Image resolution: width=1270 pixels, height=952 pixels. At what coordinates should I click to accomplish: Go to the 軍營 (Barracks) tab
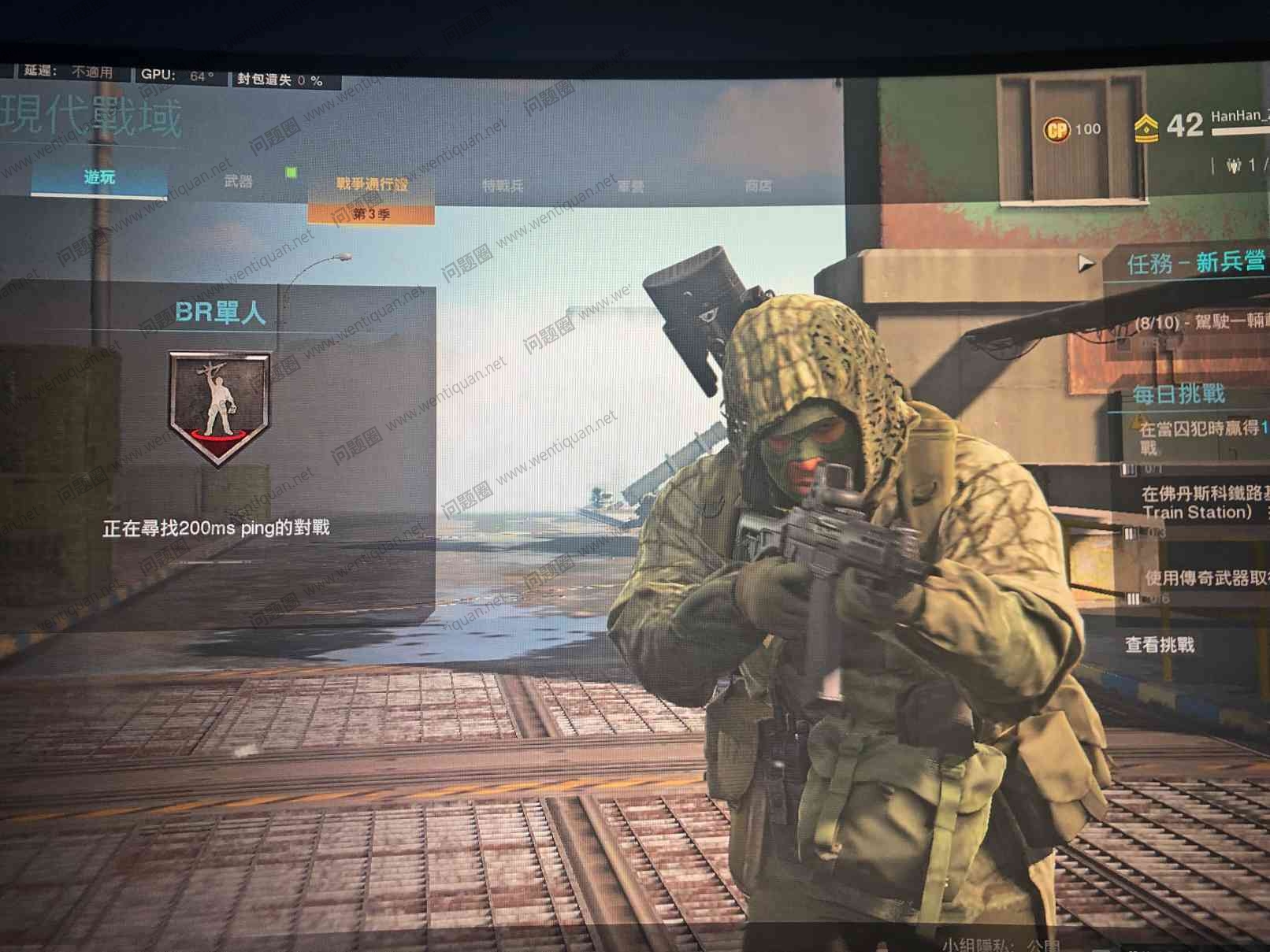tap(630, 187)
